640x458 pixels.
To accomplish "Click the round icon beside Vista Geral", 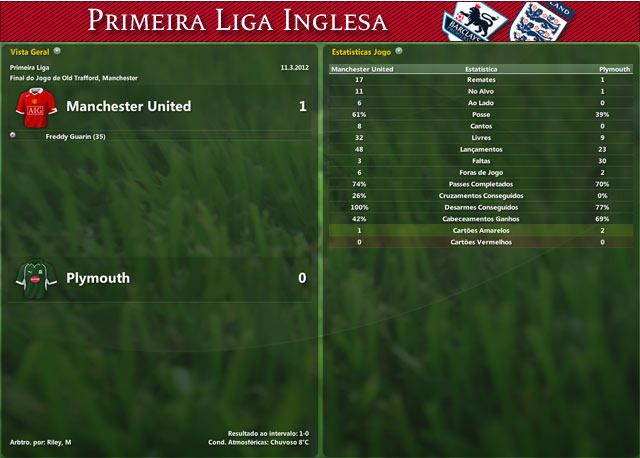I will tap(57, 50).
